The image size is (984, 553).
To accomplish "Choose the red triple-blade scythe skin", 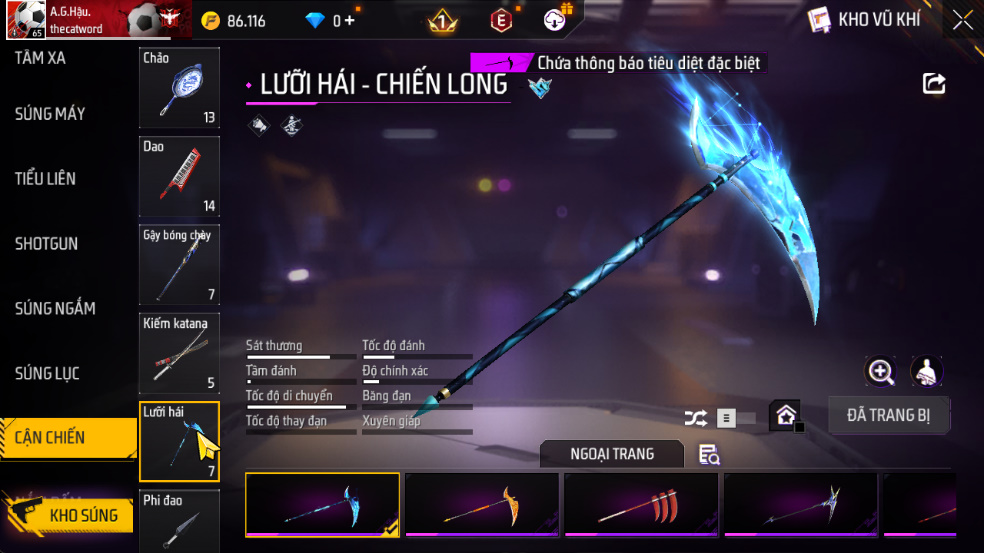I will coord(641,504).
